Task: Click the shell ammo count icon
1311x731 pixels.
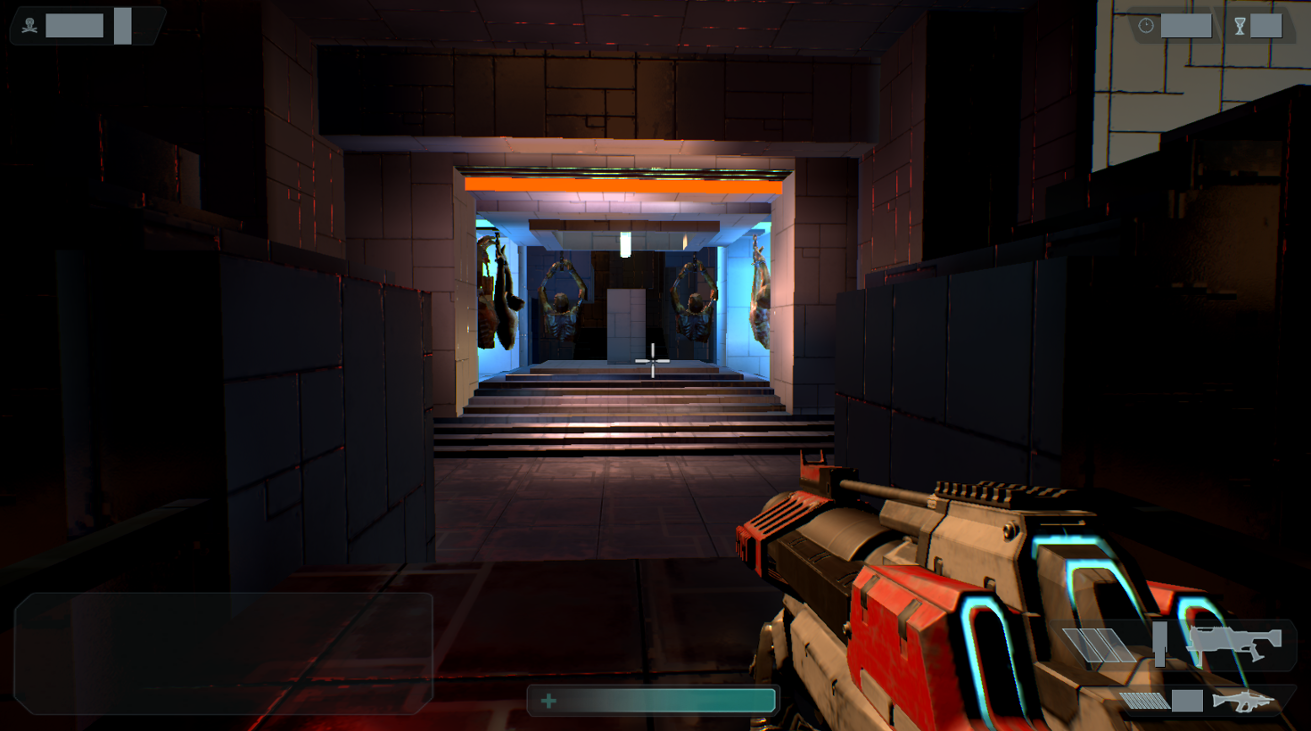Action: (x=1098, y=644)
